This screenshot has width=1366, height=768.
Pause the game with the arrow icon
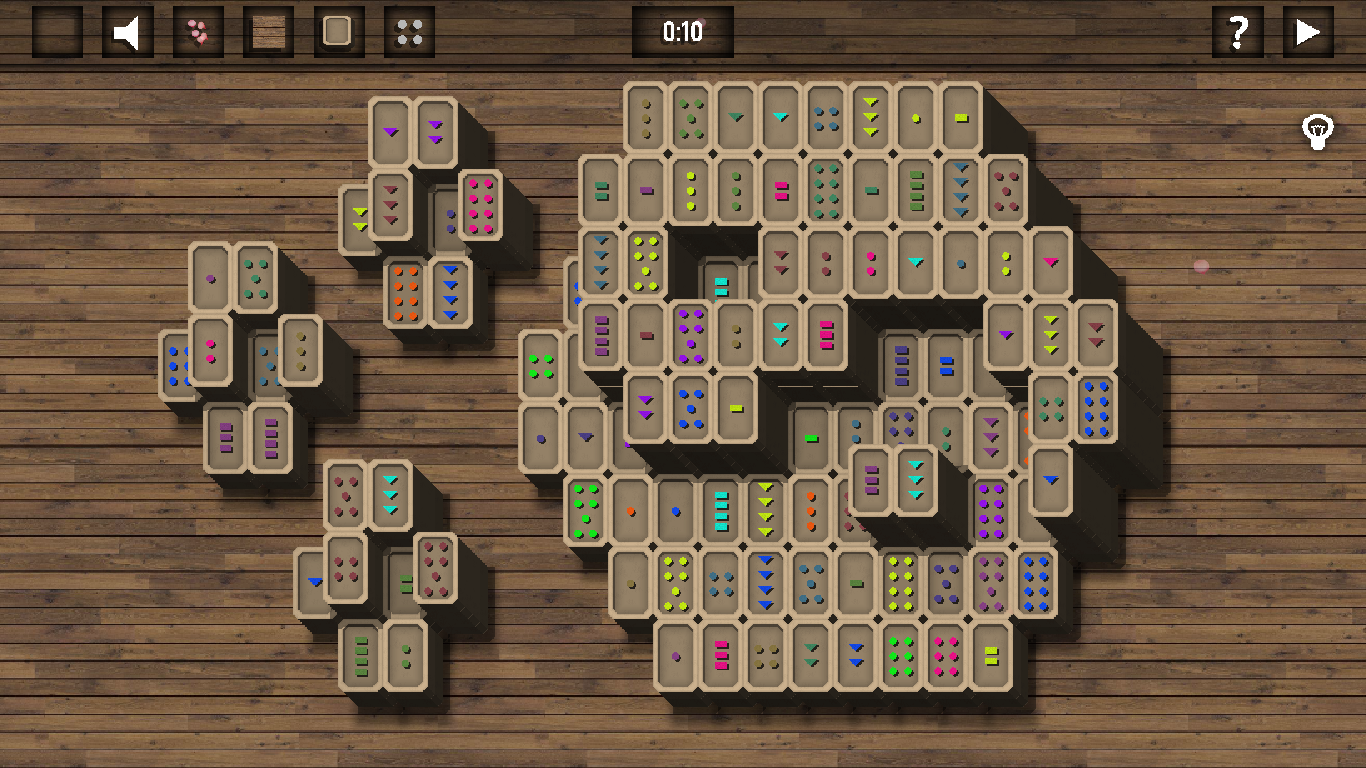tap(1307, 31)
